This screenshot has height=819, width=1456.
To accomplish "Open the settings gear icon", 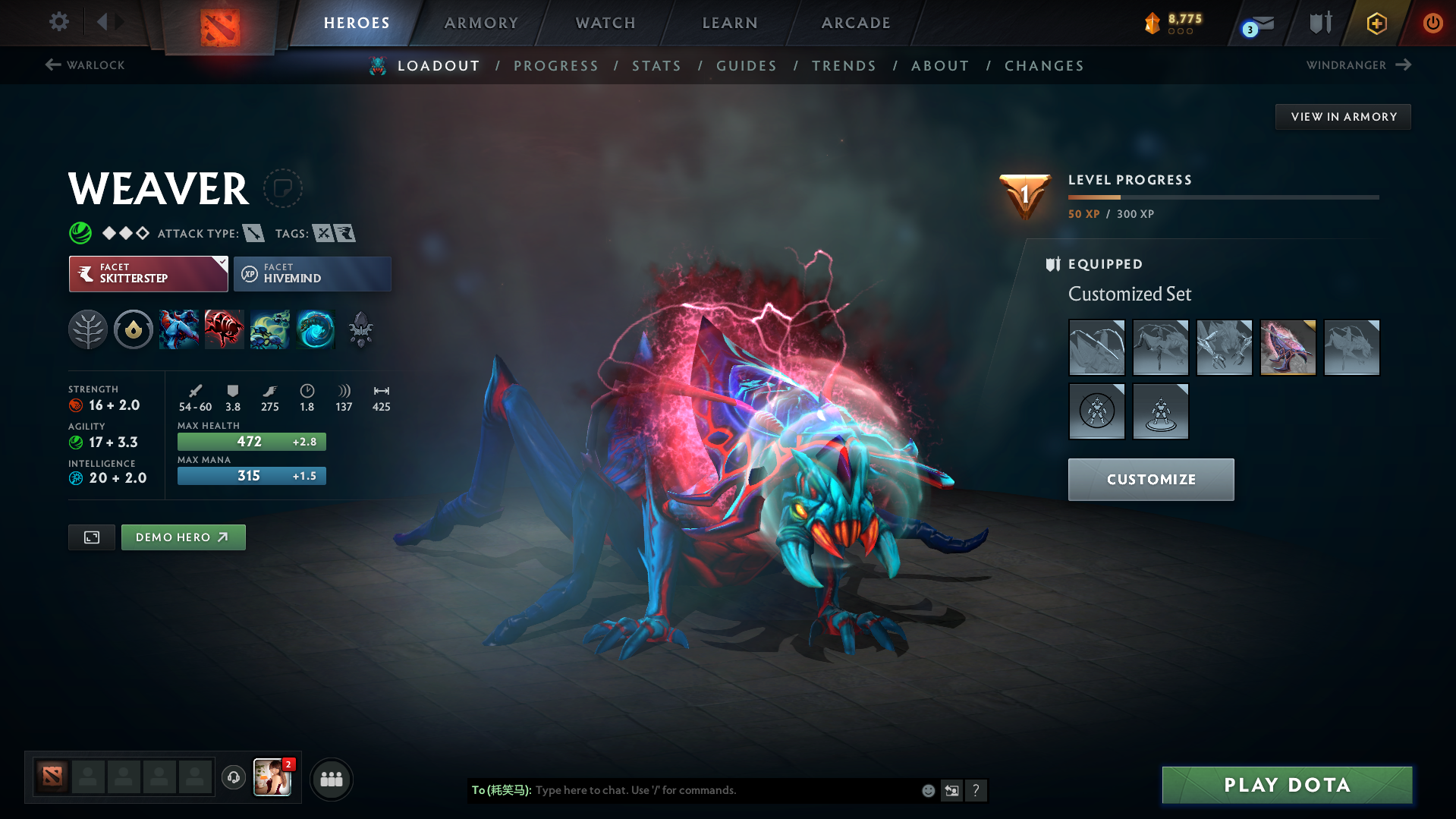I will tap(58, 22).
